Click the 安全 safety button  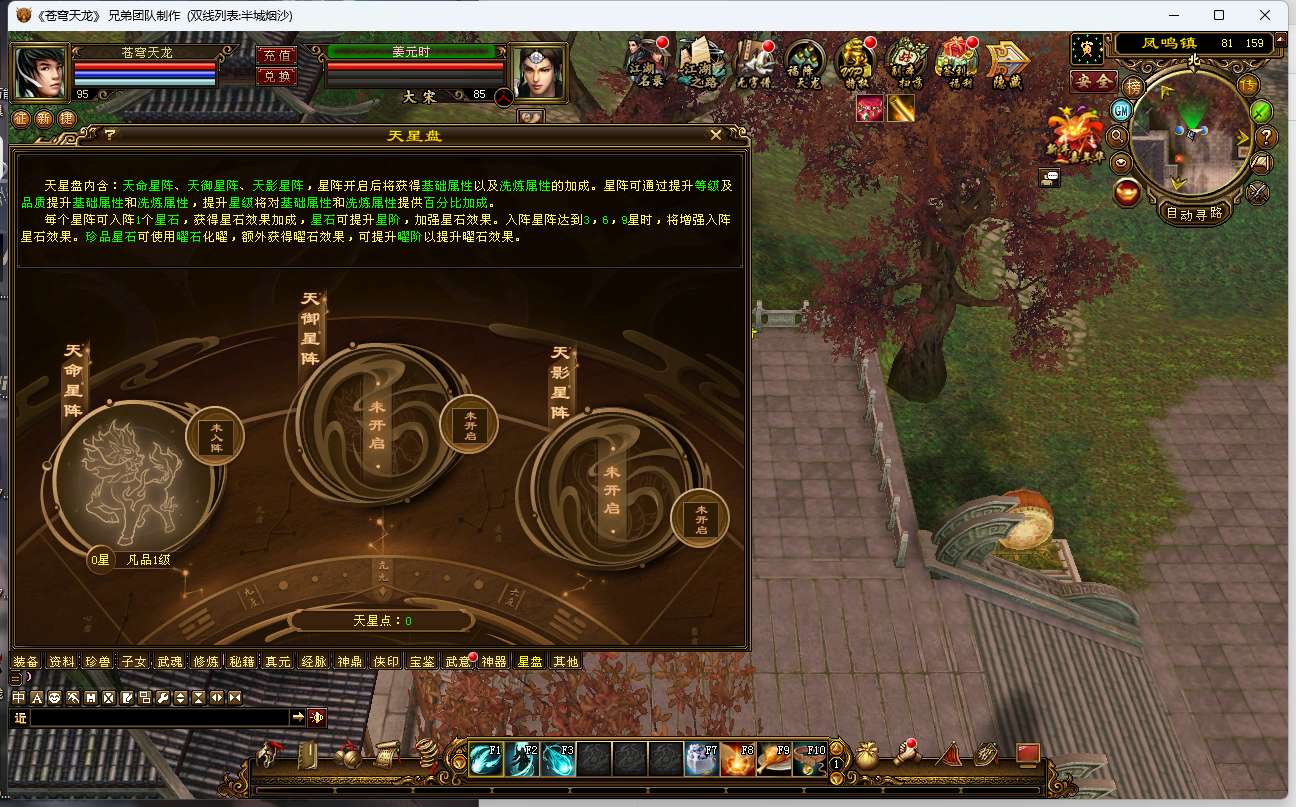coord(1093,81)
